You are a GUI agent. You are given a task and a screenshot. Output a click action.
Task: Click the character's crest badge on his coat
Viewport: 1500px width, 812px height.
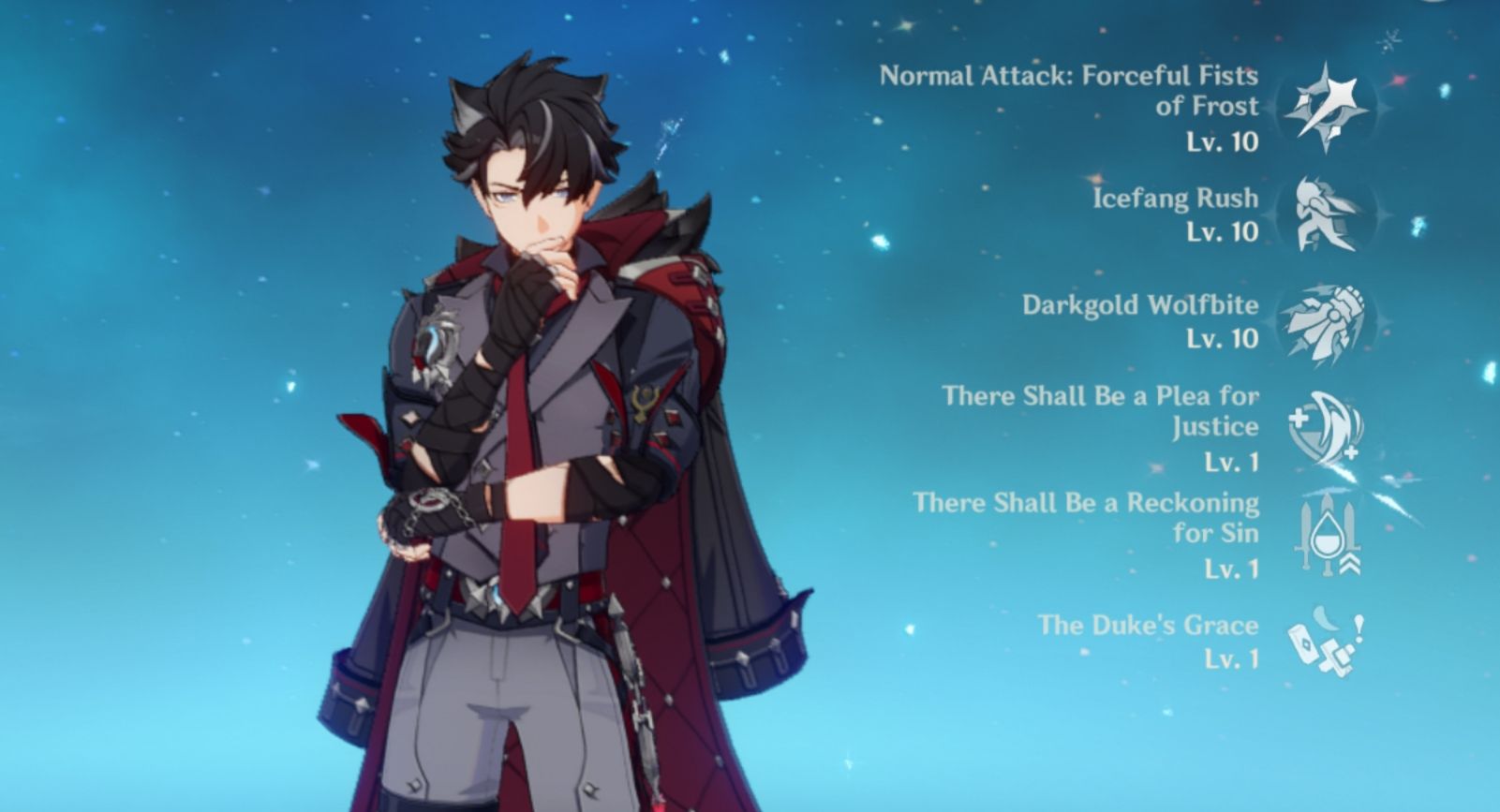tap(437, 343)
